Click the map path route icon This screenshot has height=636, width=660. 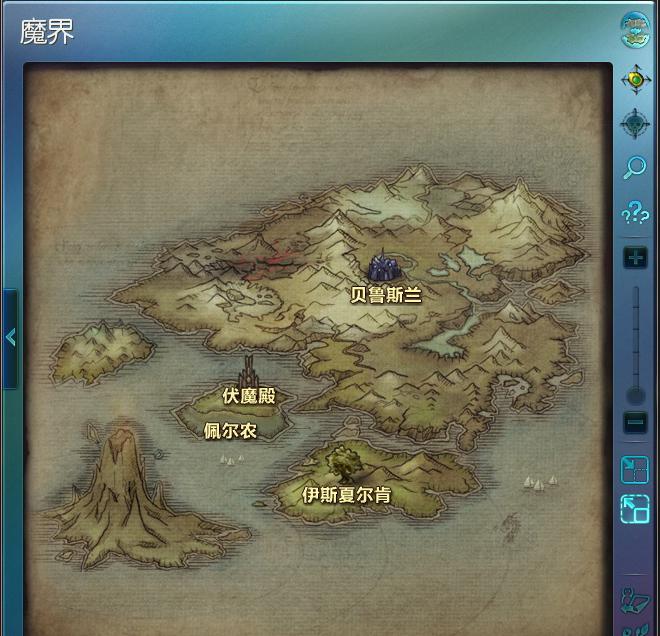tap(635, 600)
